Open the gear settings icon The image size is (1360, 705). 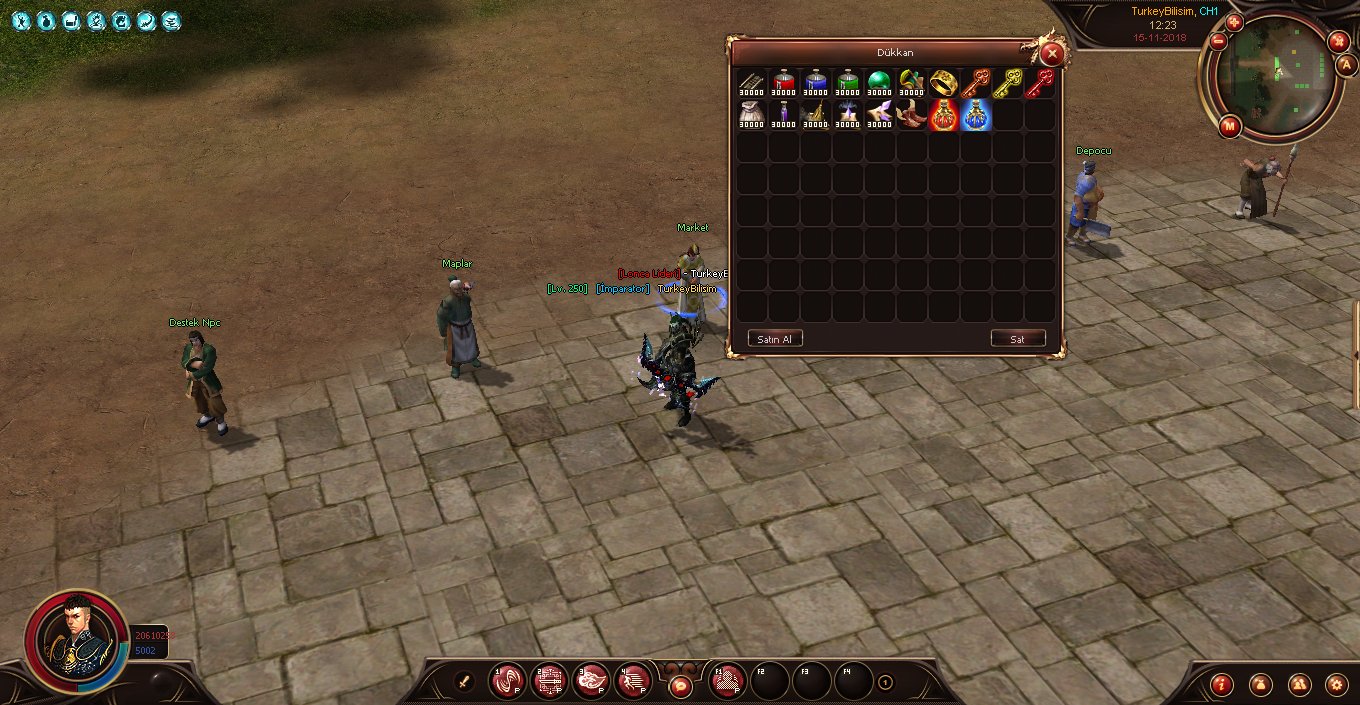tap(1335, 684)
